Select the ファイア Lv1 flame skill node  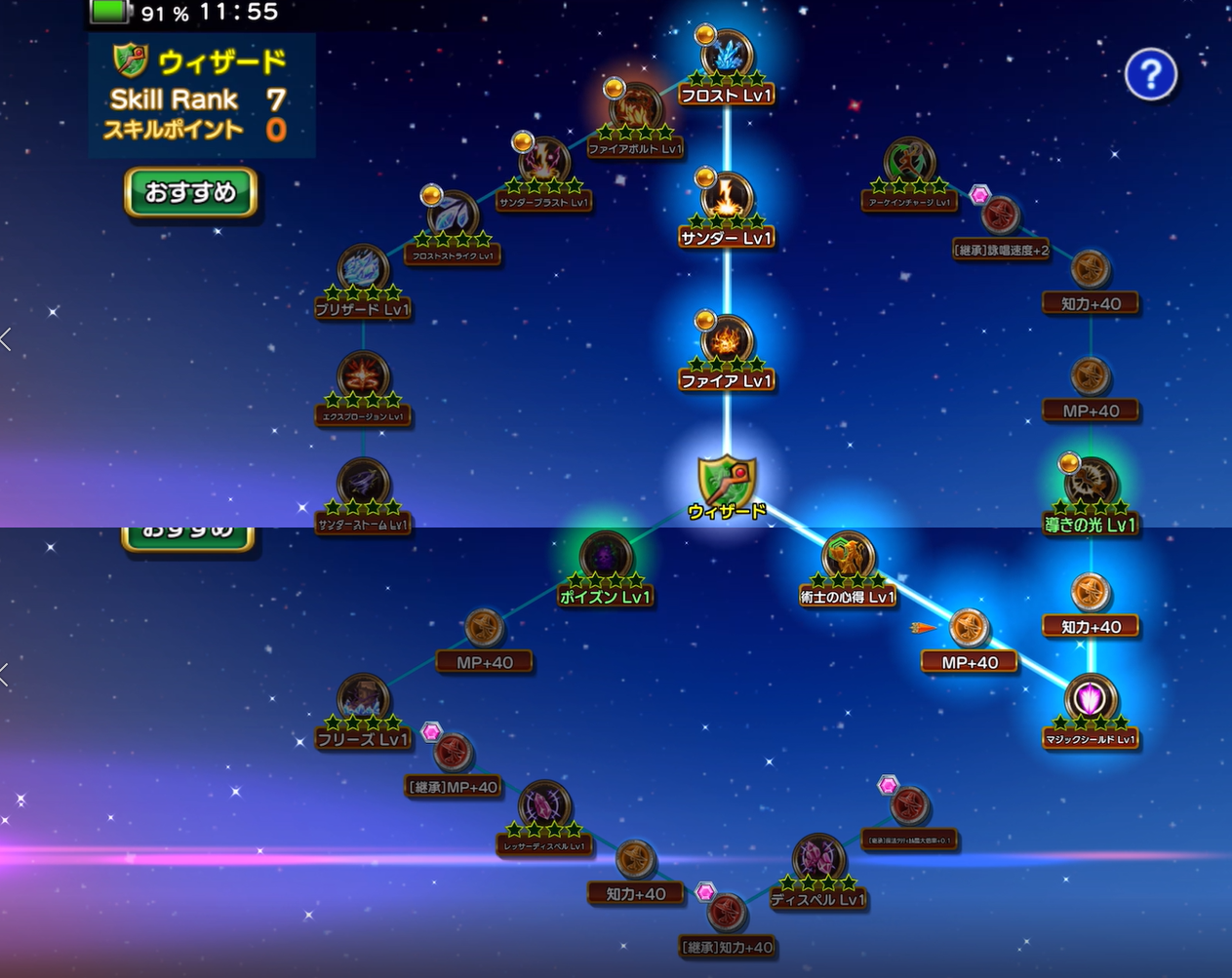tap(728, 340)
